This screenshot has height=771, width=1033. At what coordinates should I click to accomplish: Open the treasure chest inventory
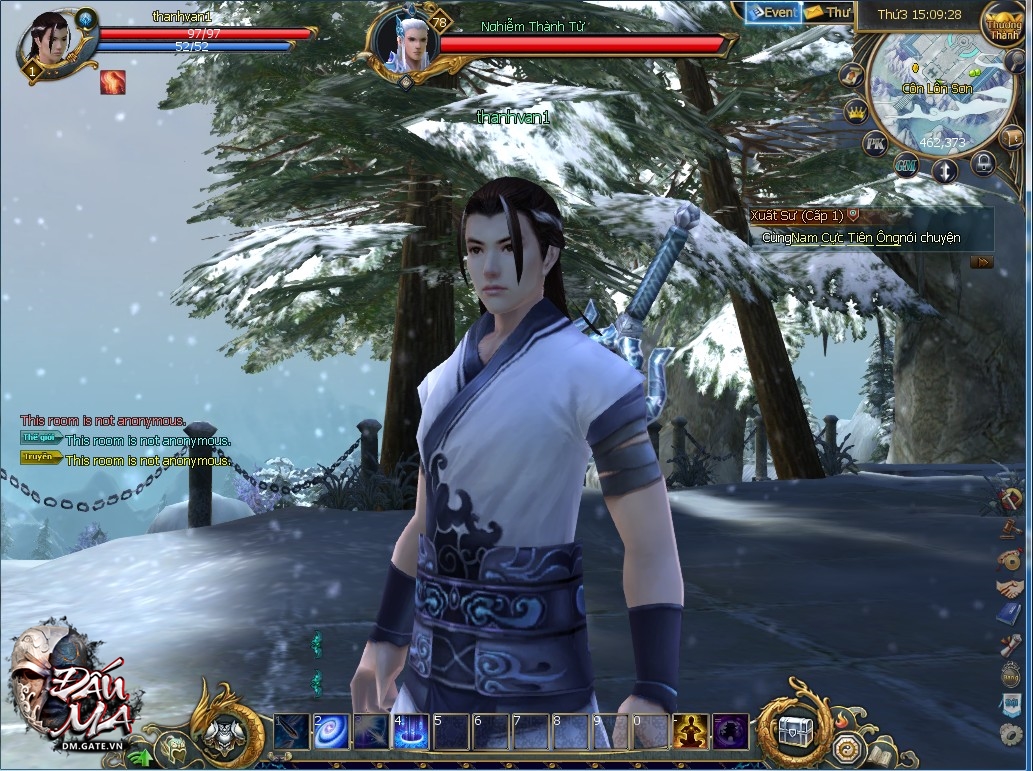tap(796, 729)
